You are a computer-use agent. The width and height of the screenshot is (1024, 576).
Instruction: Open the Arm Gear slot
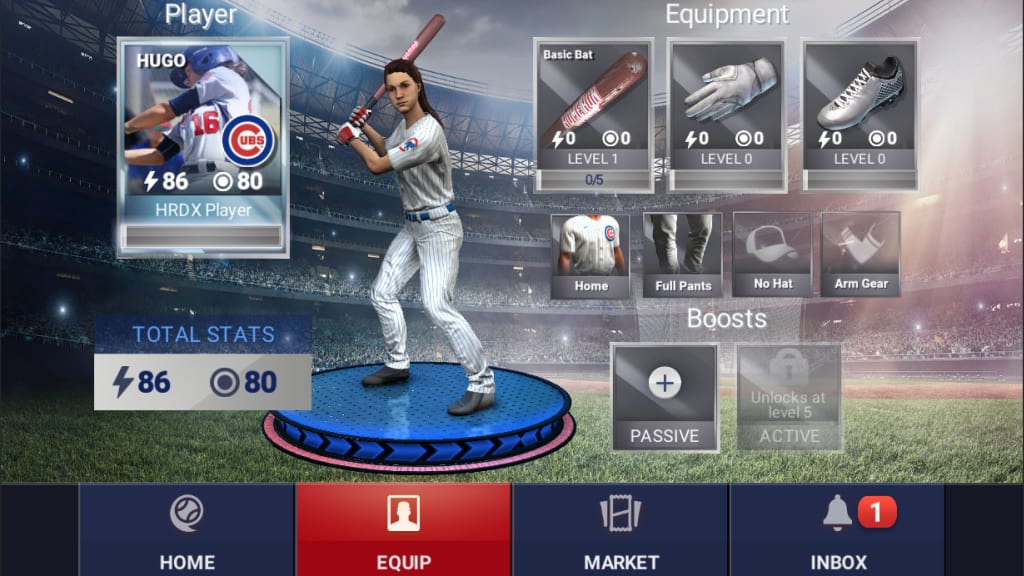861,255
